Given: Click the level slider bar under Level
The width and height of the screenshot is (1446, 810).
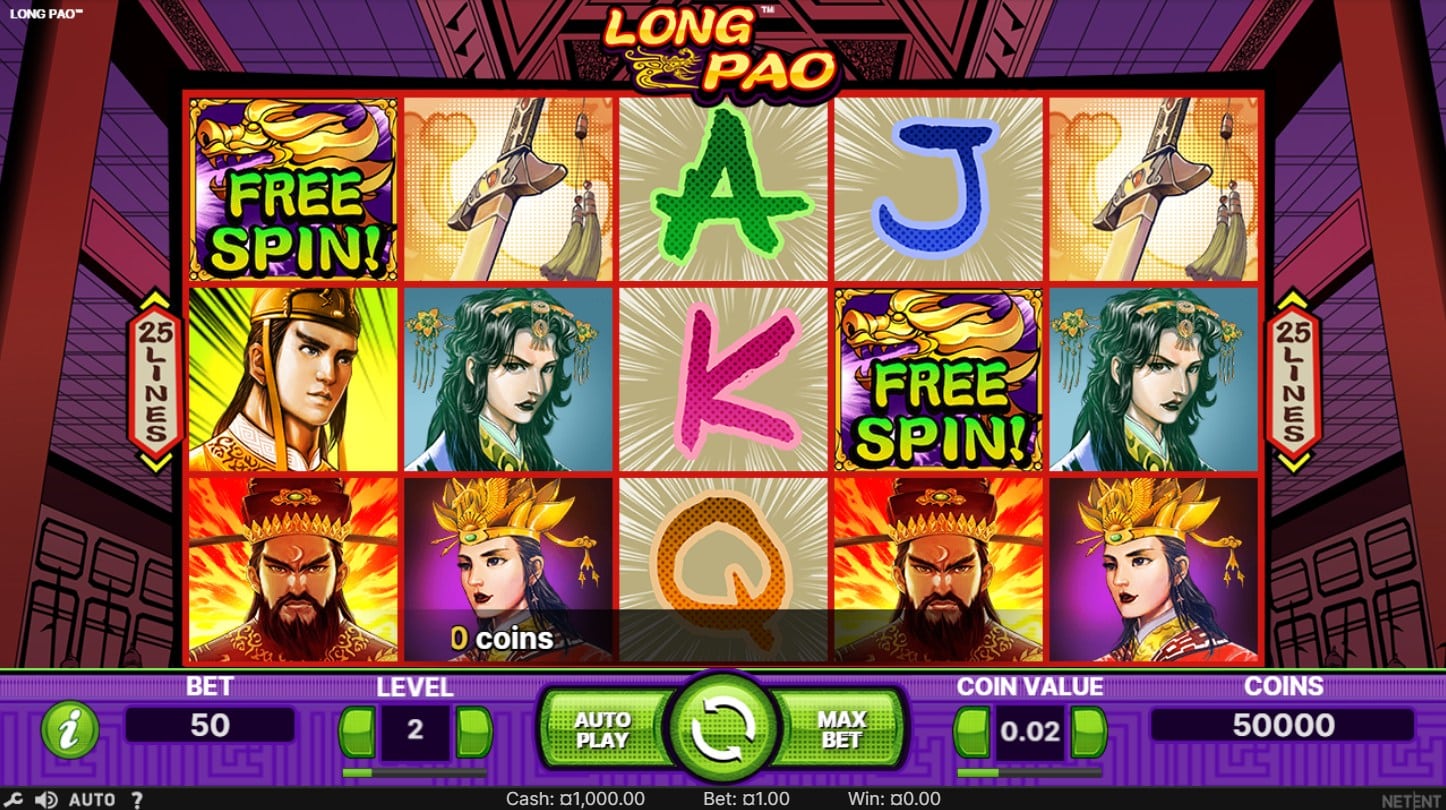Looking at the screenshot, I should (414, 772).
